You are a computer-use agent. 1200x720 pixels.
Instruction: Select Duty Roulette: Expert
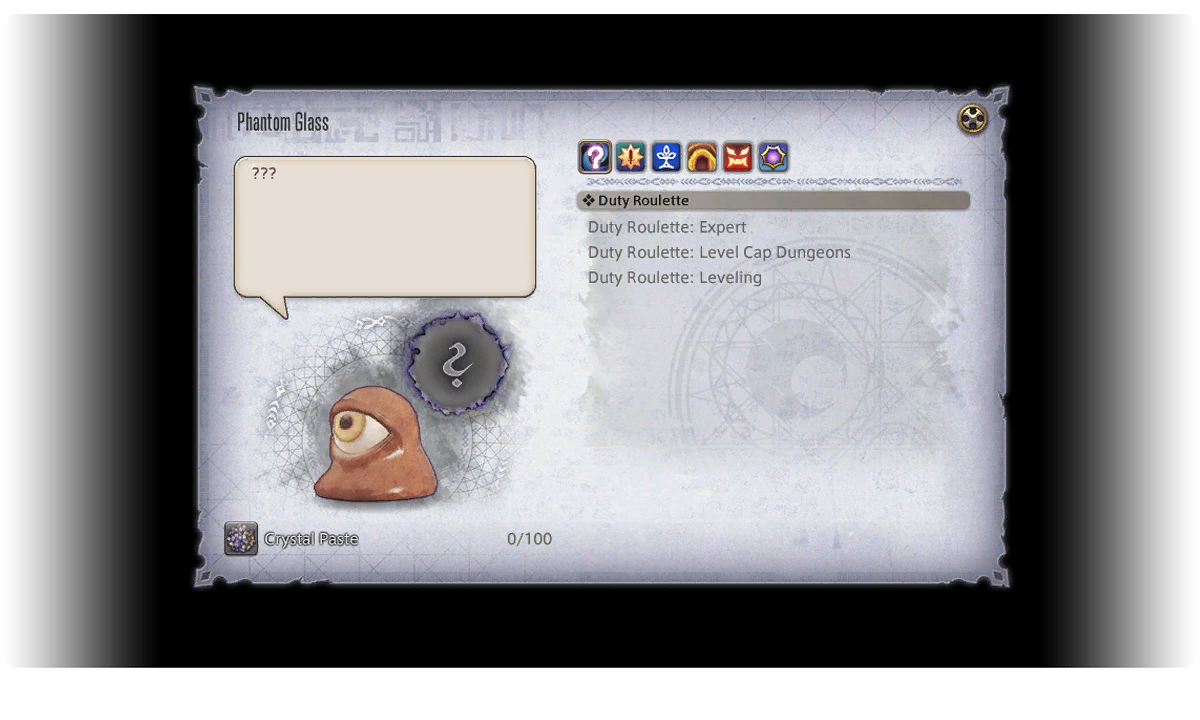(667, 227)
